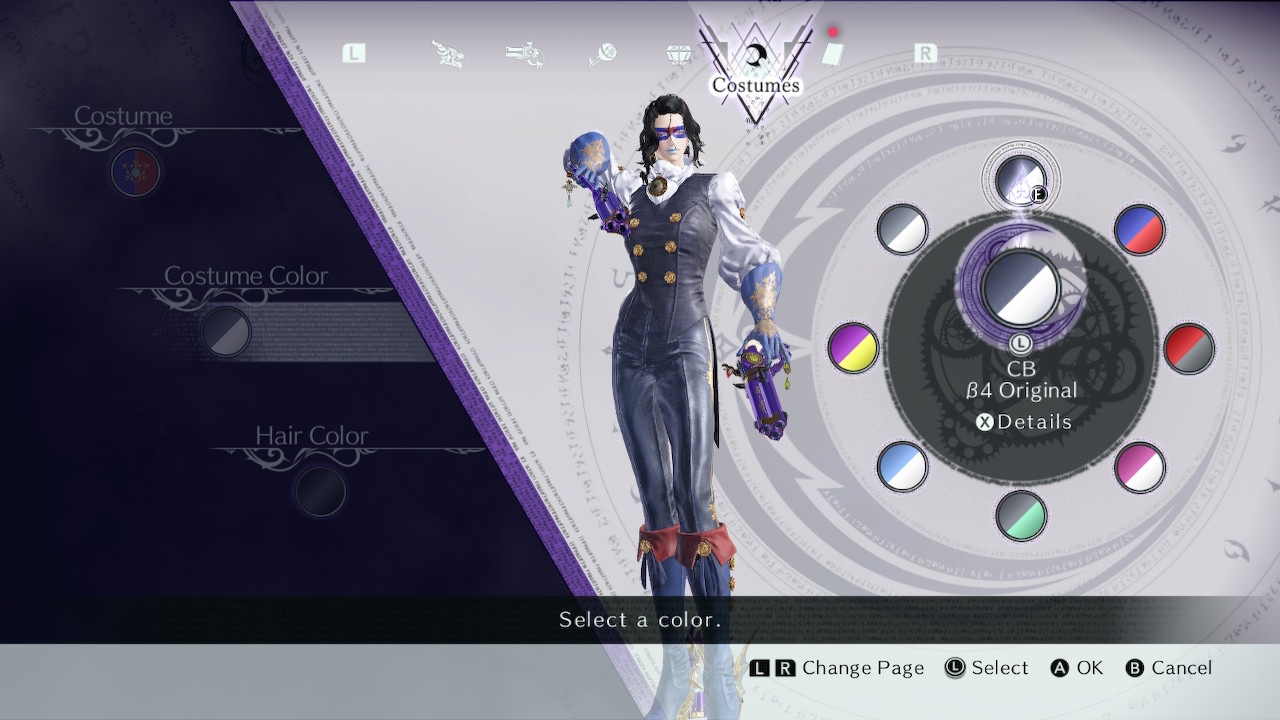Open the Costume thumbnail selector
This screenshot has width=1280, height=720.
tap(135, 172)
